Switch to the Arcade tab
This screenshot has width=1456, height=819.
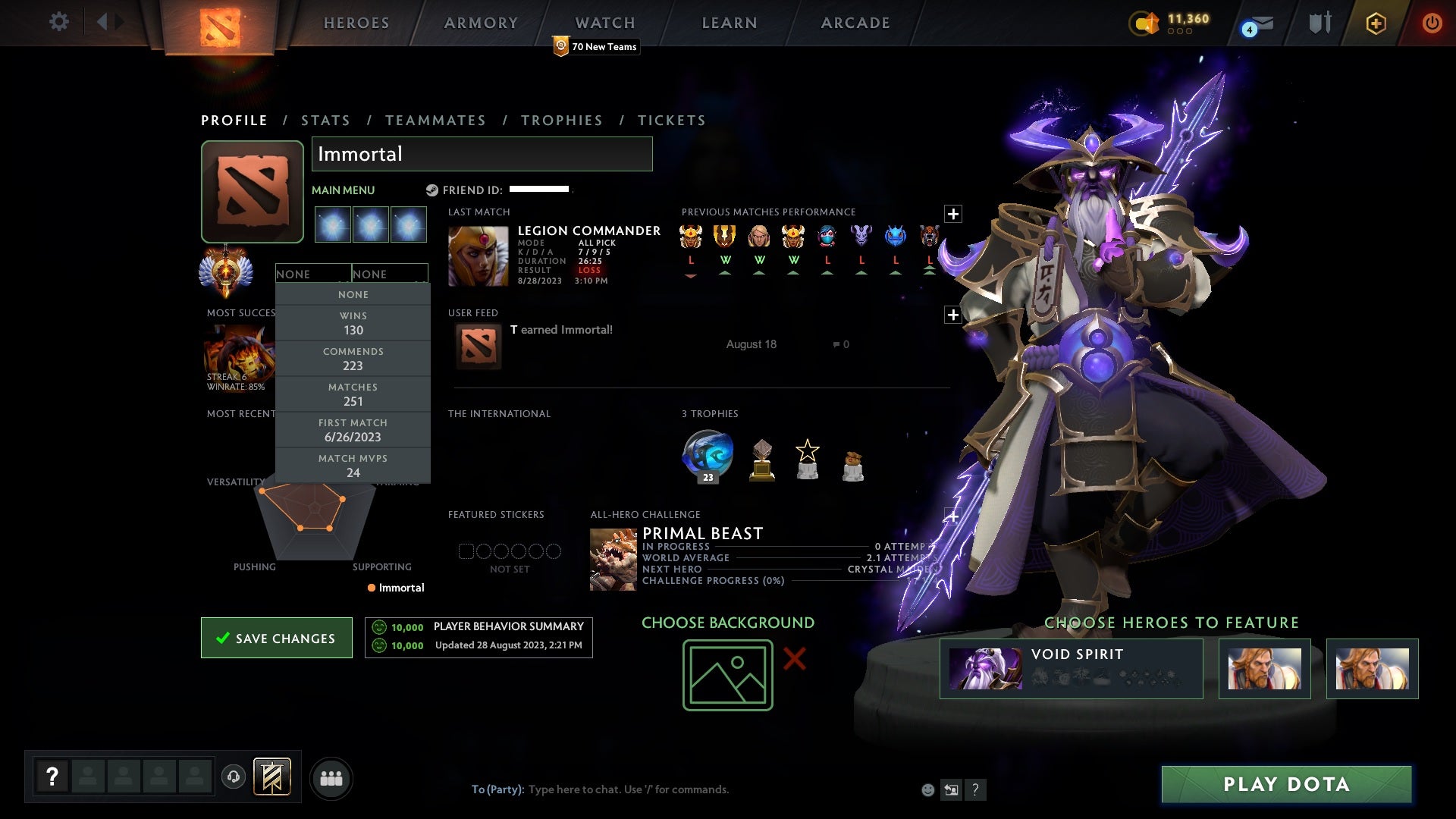pyautogui.click(x=855, y=23)
